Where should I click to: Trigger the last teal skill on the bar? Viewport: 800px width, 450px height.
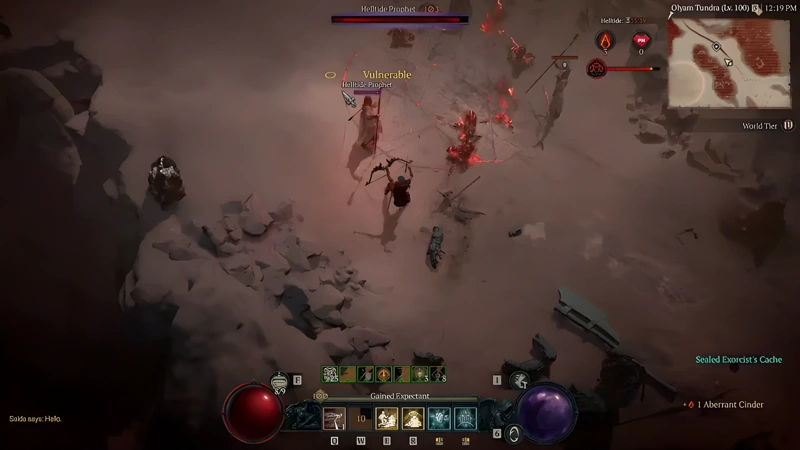(465, 418)
